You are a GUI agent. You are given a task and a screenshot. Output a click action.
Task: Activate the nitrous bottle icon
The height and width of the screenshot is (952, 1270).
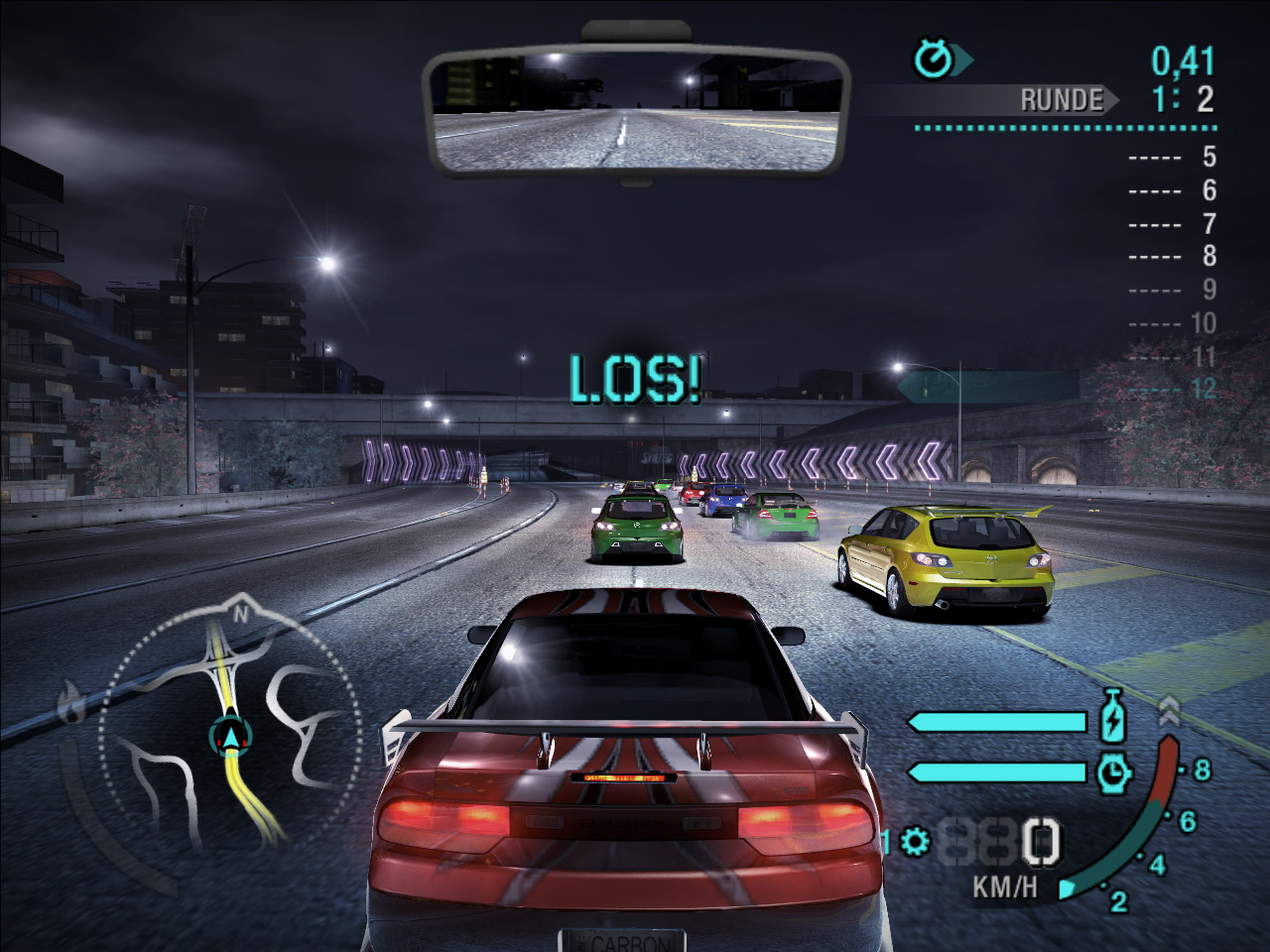pos(1113,717)
